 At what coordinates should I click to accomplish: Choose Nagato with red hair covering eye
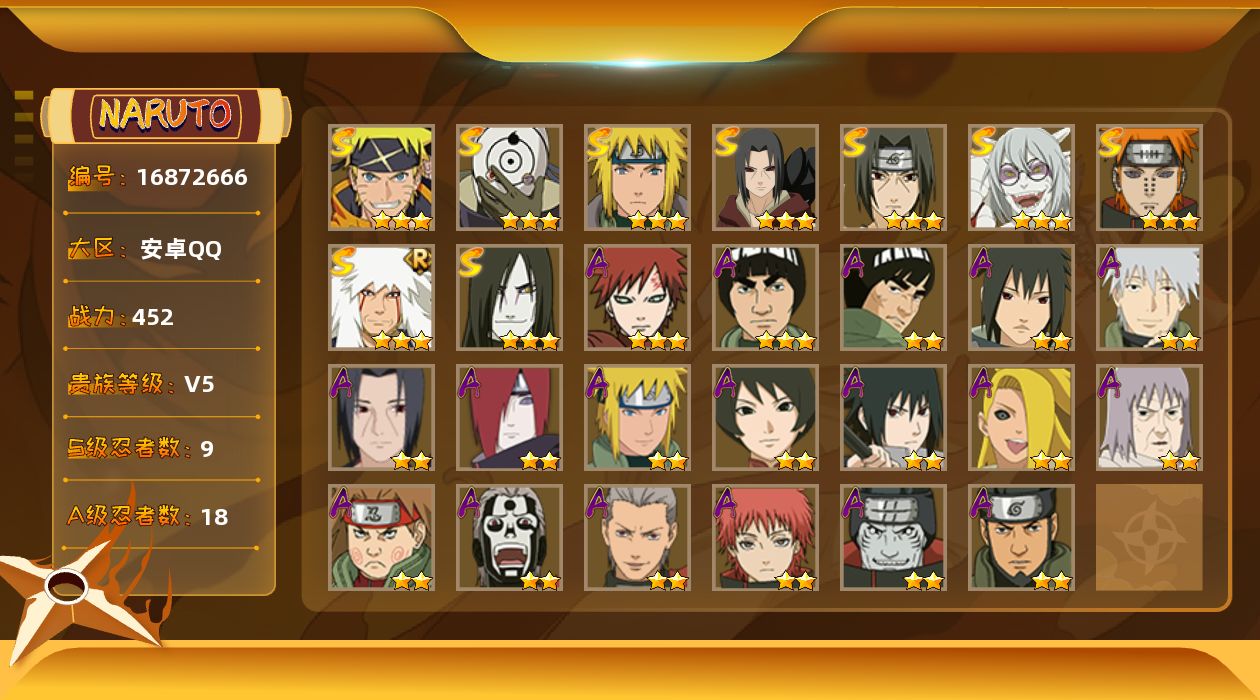pos(509,417)
